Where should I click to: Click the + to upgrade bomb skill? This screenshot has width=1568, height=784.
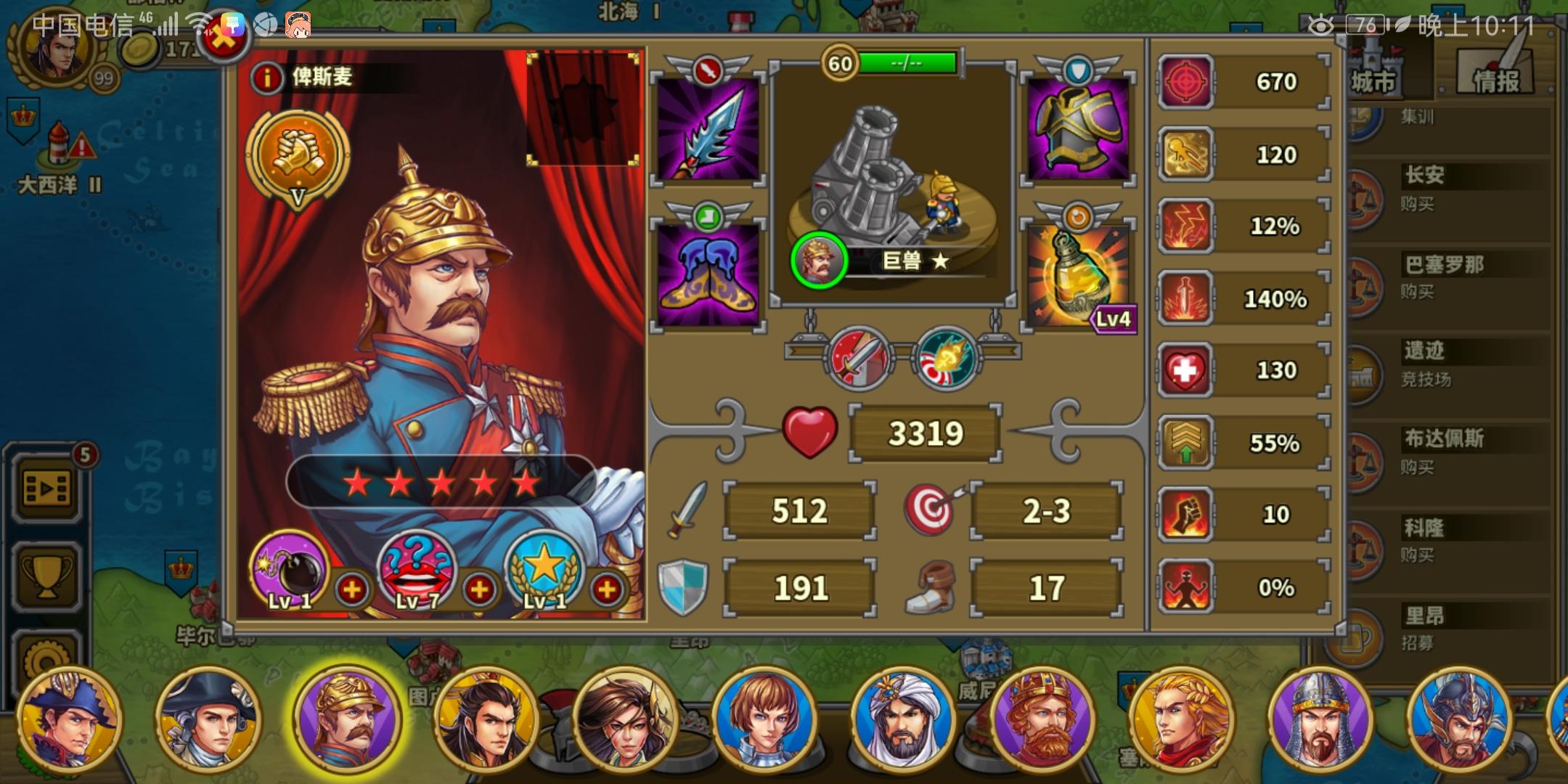(354, 589)
